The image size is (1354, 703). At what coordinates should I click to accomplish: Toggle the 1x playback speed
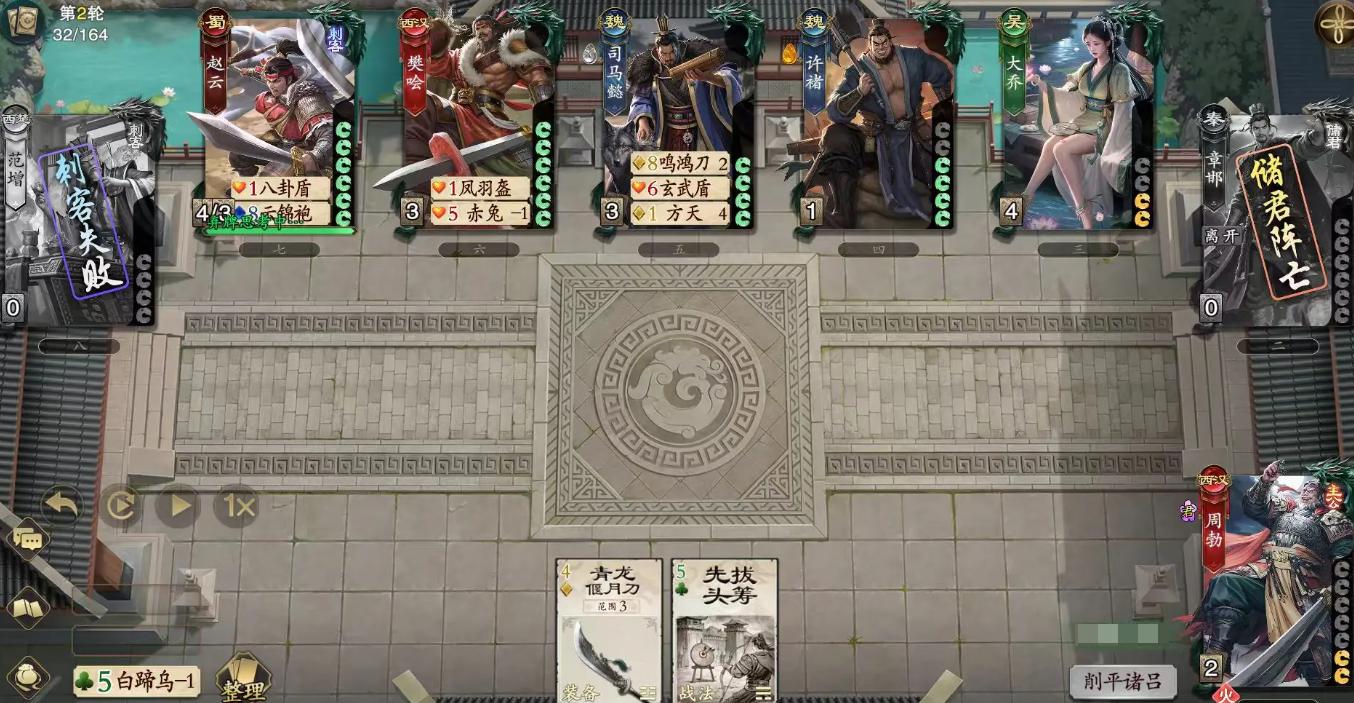point(238,505)
